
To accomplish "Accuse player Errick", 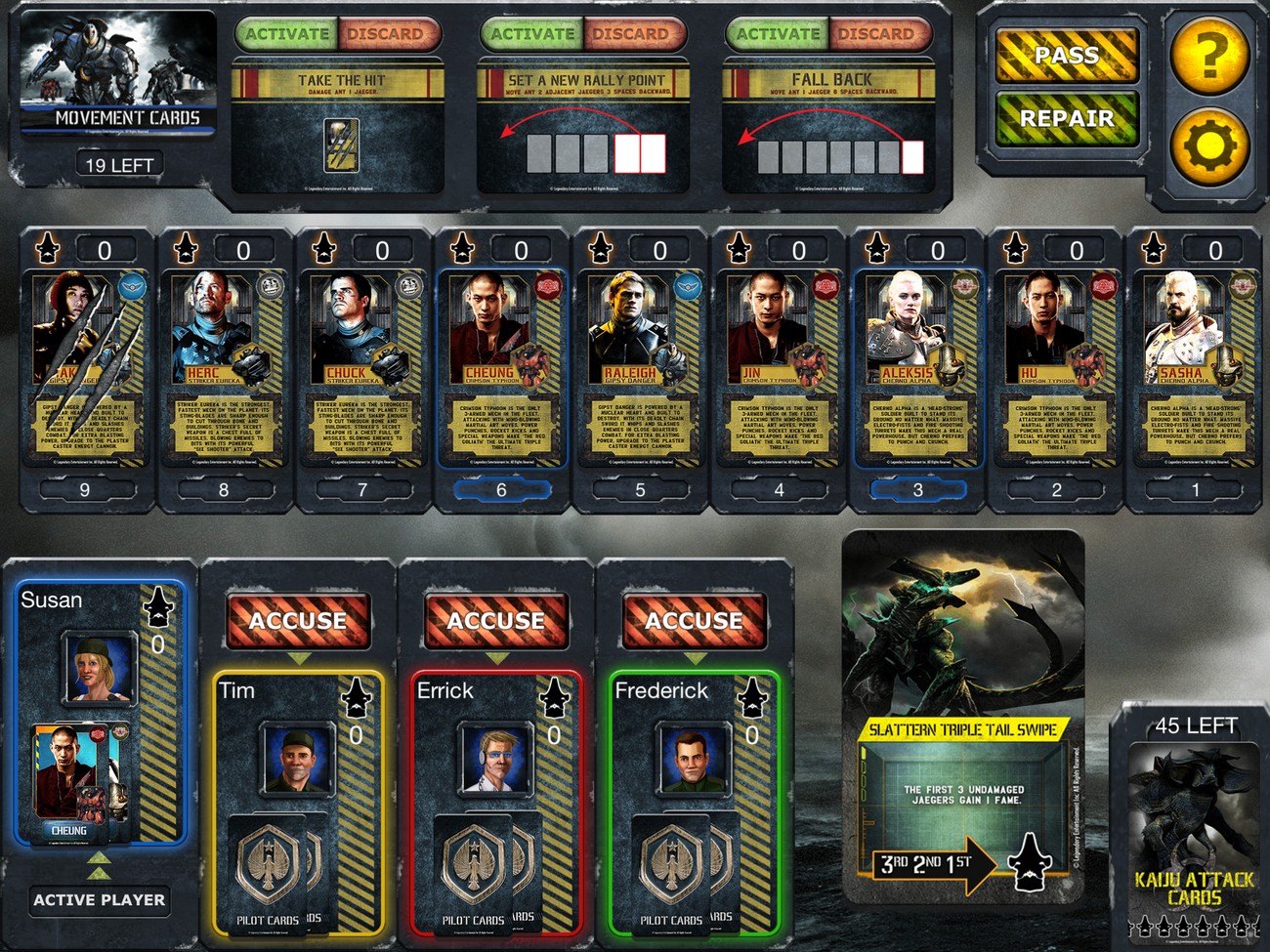I will [496, 621].
